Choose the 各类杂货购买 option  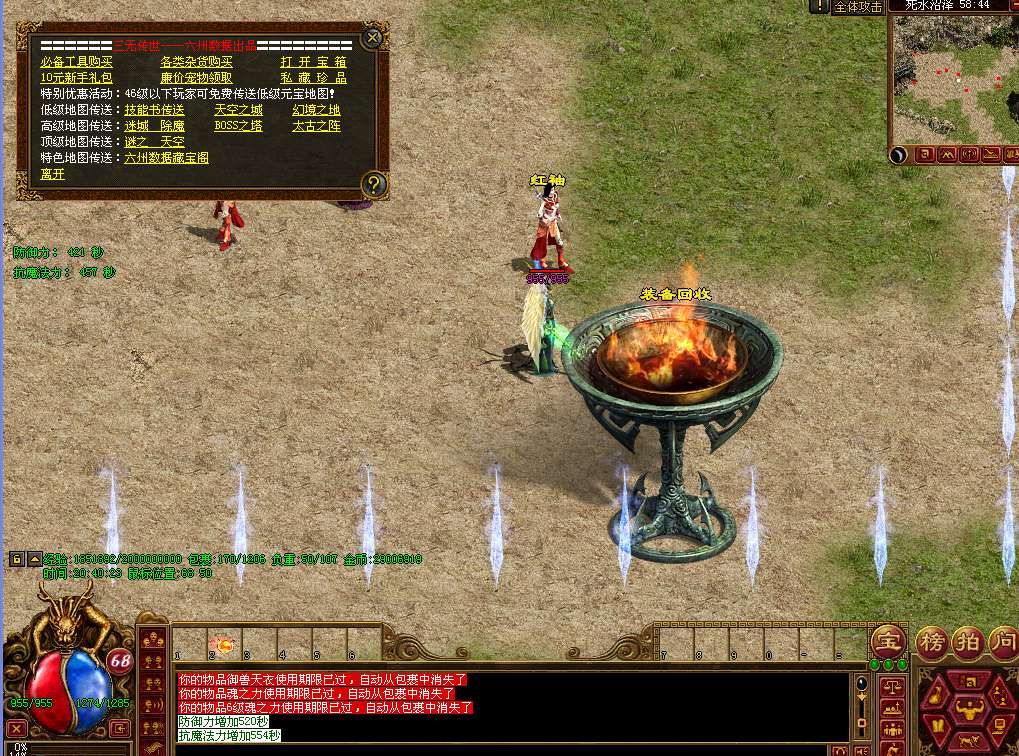click(196, 62)
